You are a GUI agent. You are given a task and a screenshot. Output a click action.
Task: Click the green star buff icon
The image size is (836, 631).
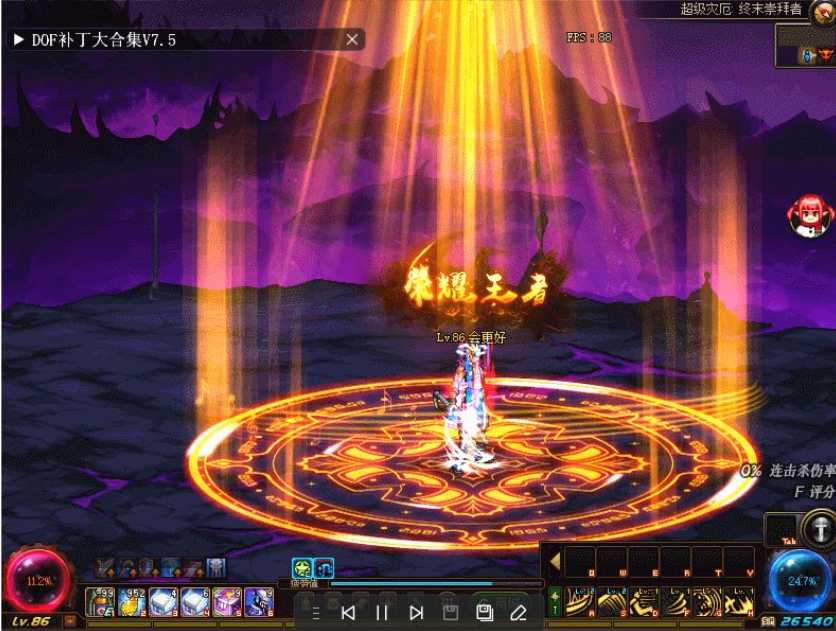(x=301, y=567)
